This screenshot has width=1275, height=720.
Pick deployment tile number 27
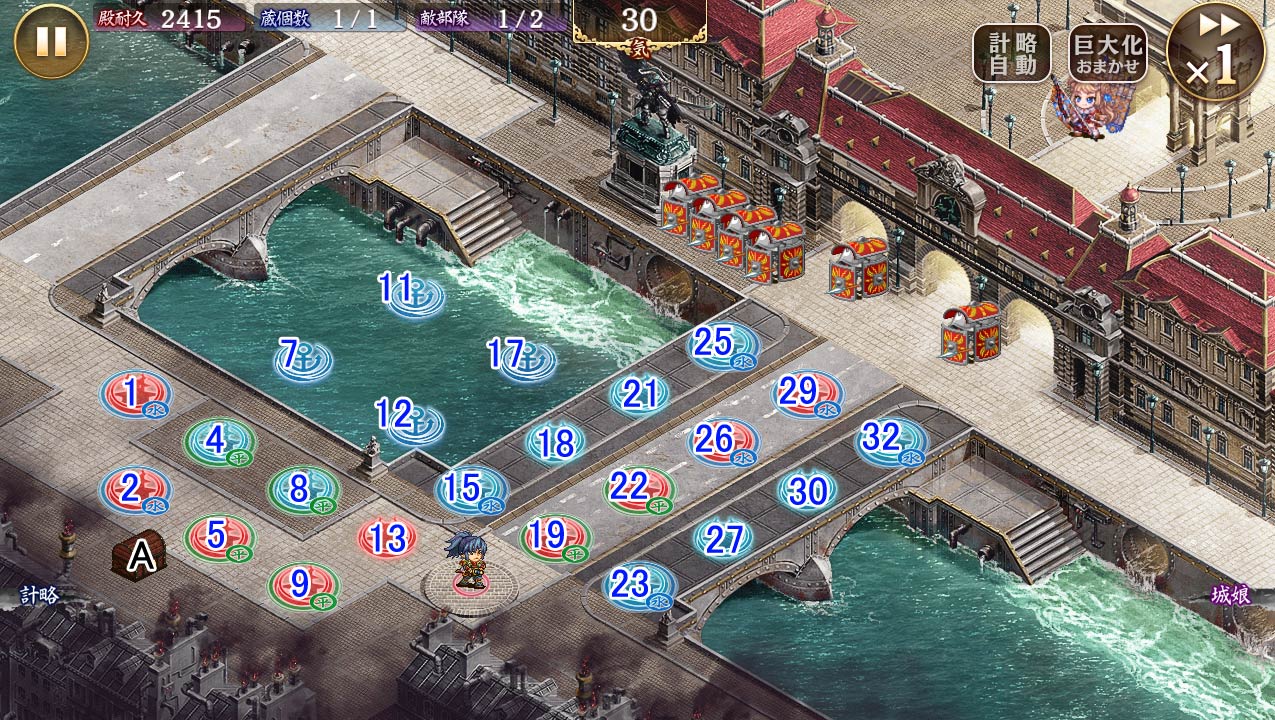723,539
